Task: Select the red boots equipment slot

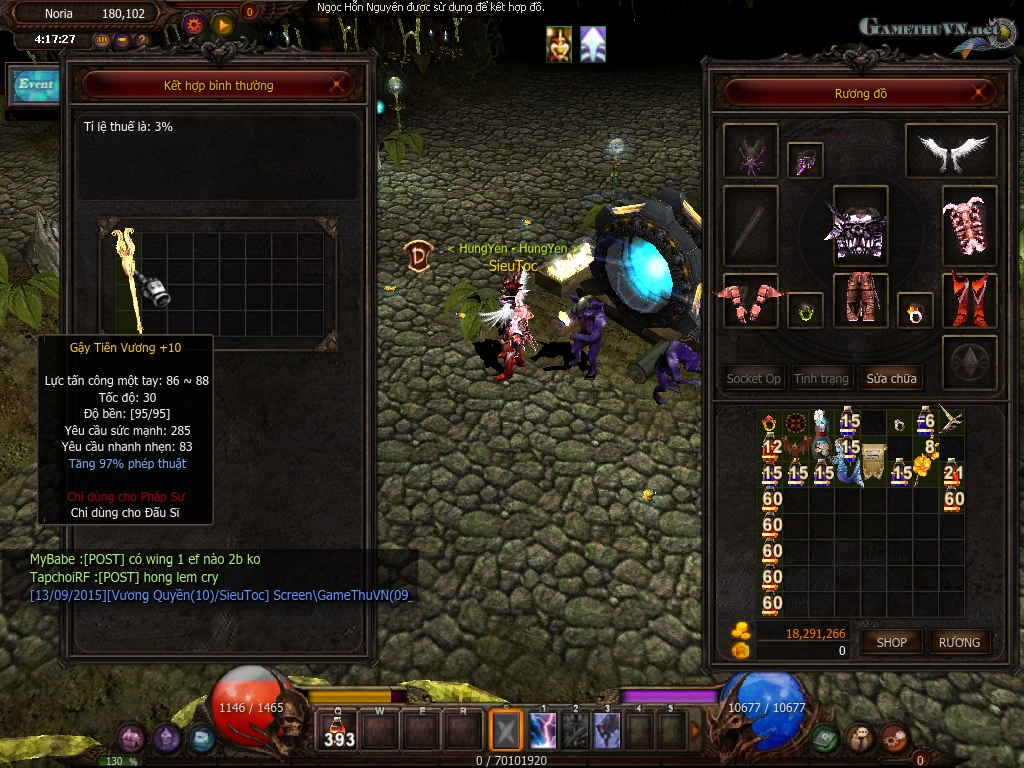Action: tap(969, 299)
